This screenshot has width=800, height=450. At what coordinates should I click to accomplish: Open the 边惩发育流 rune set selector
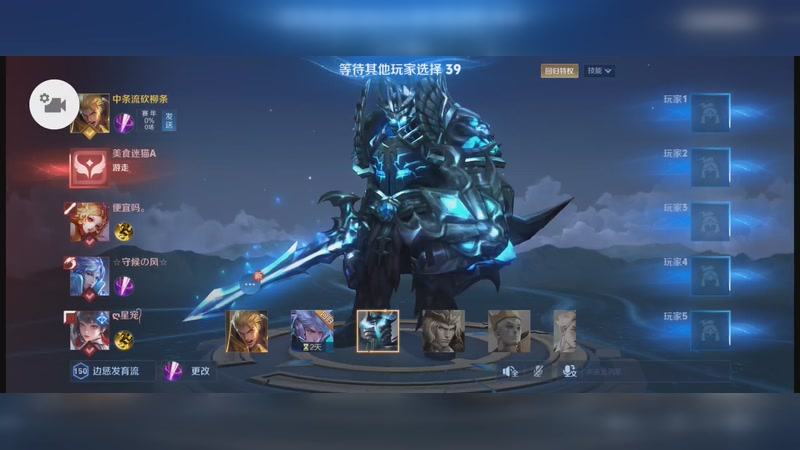point(111,371)
